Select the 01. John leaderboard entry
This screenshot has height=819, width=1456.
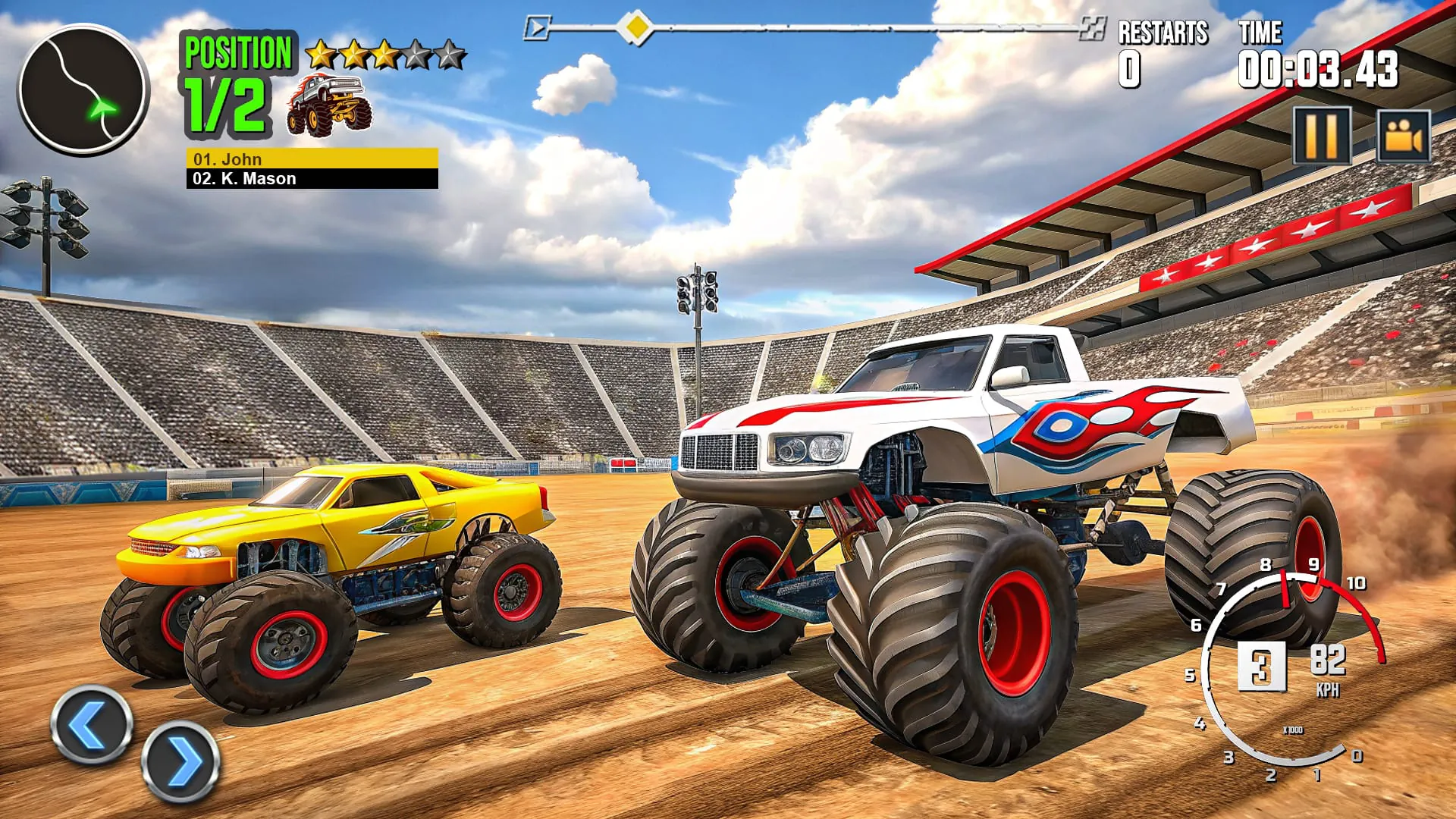311,160
